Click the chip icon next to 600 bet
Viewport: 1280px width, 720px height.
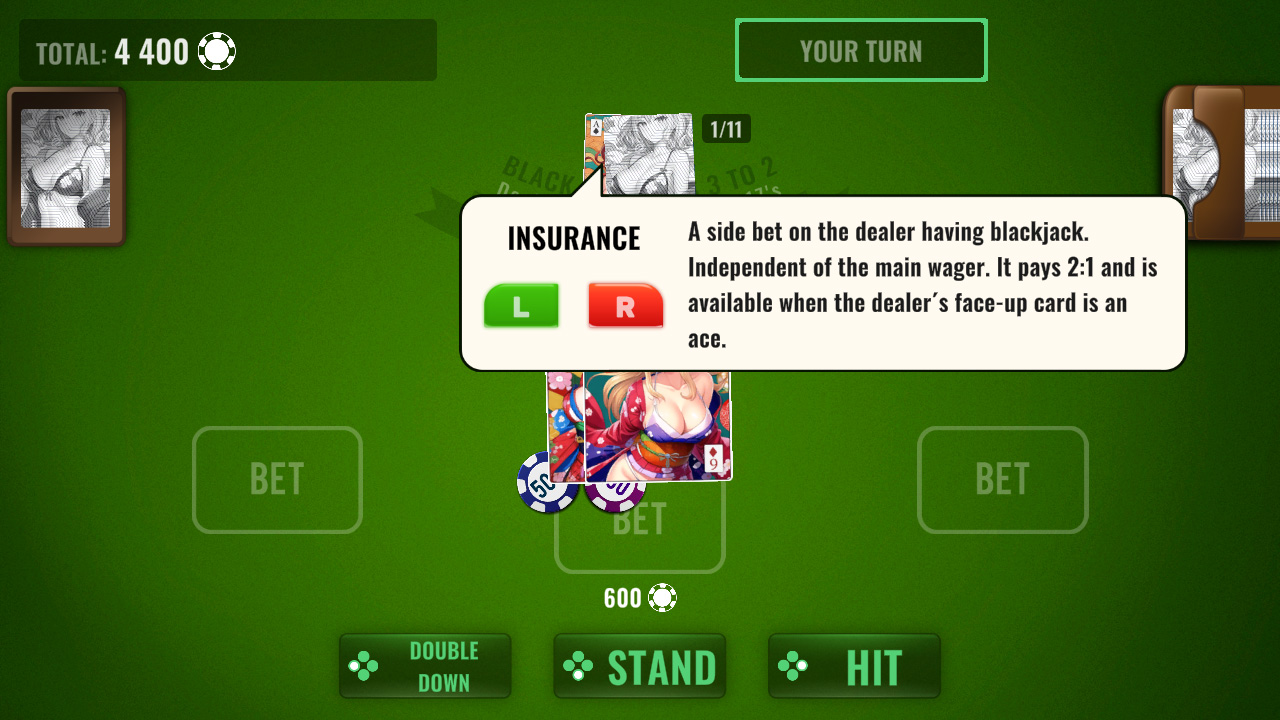(x=661, y=598)
